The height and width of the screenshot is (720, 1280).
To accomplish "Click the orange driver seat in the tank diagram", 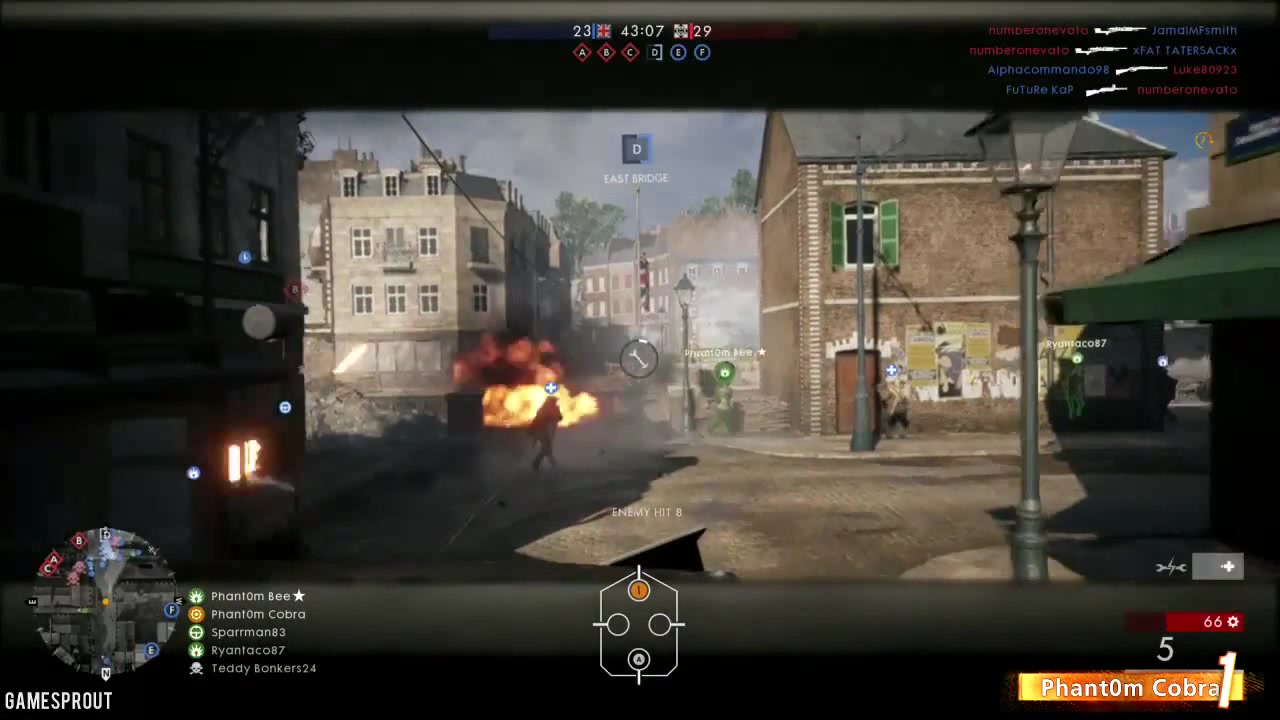I will click(638, 591).
